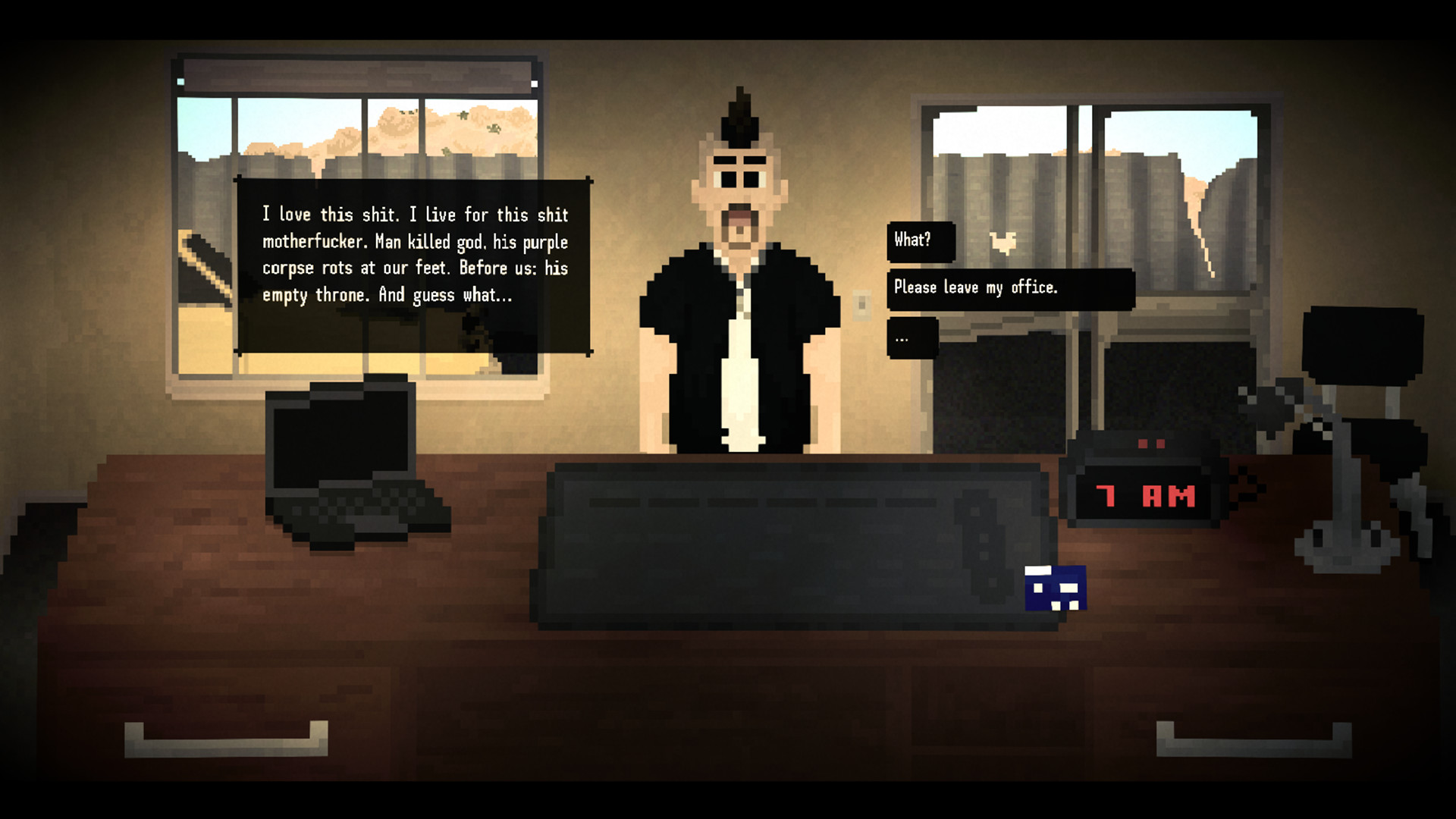
Task: Click the large dark keyboard on the desk
Action: click(x=796, y=546)
